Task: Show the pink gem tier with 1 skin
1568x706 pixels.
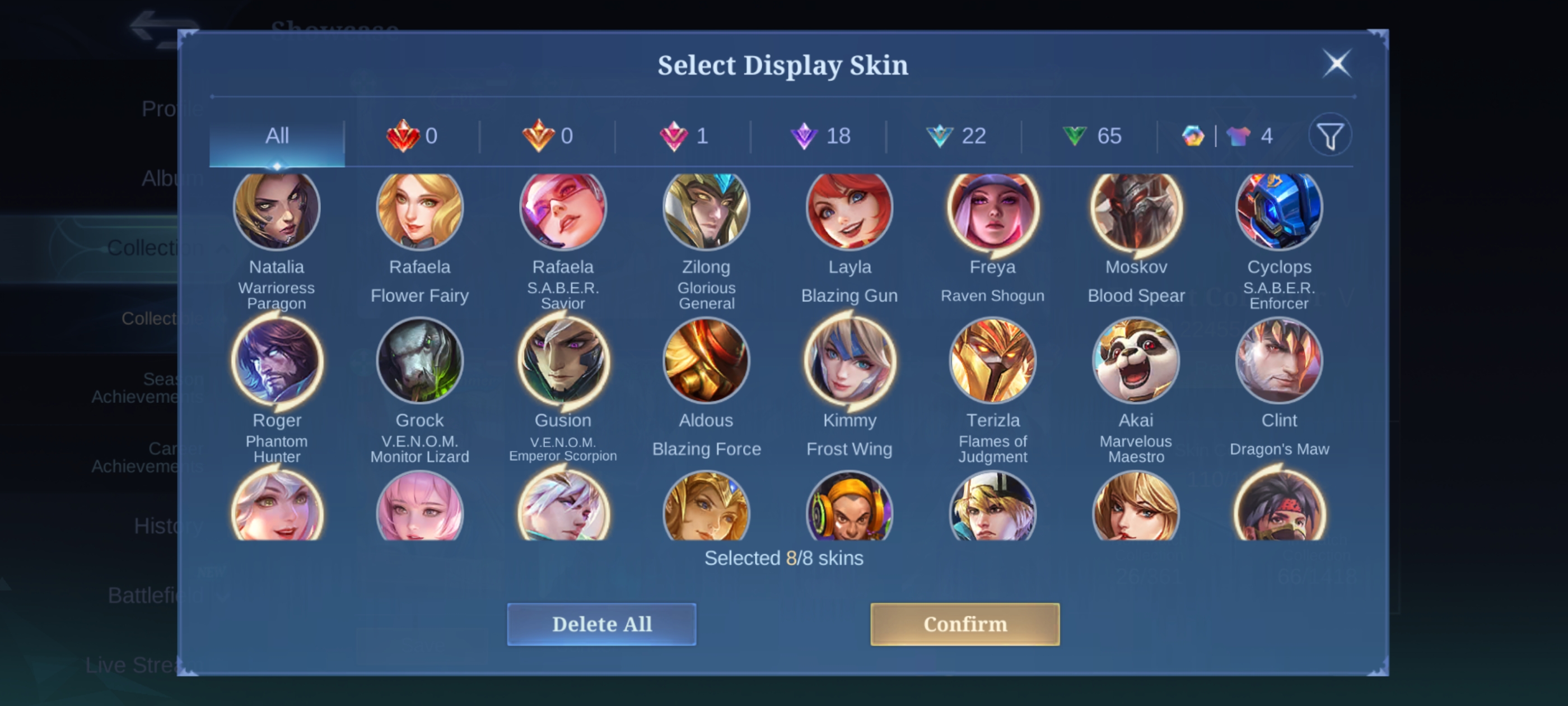Action: pyautogui.click(x=684, y=136)
